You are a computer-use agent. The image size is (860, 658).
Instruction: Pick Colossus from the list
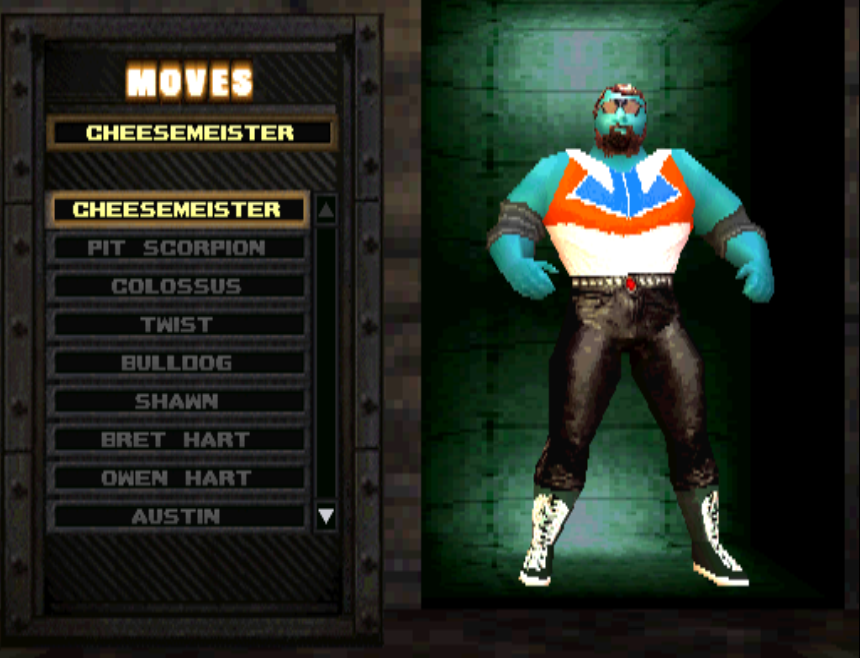[x=177, y=286]
